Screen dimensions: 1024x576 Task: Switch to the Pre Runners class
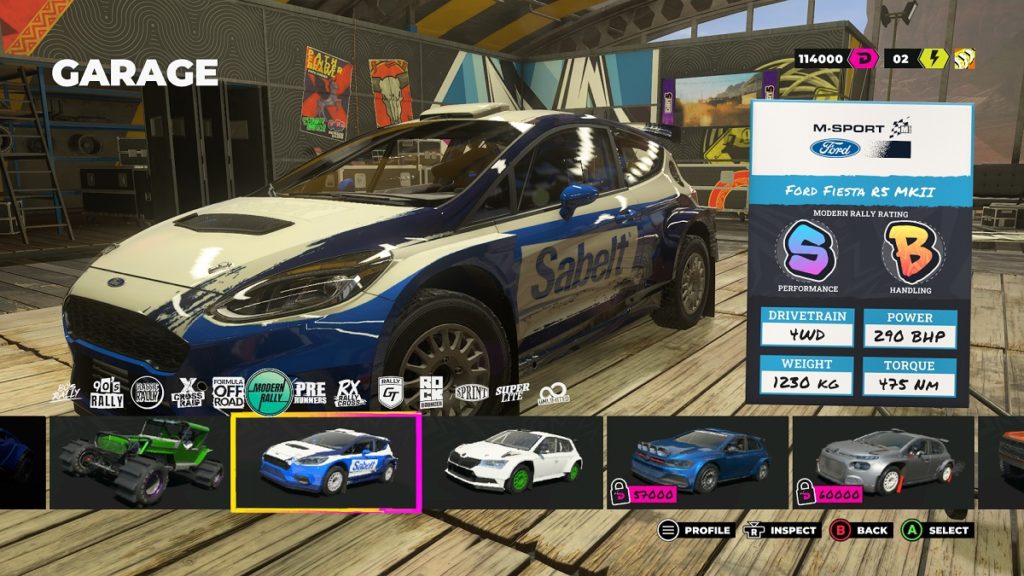click(310, 393)
